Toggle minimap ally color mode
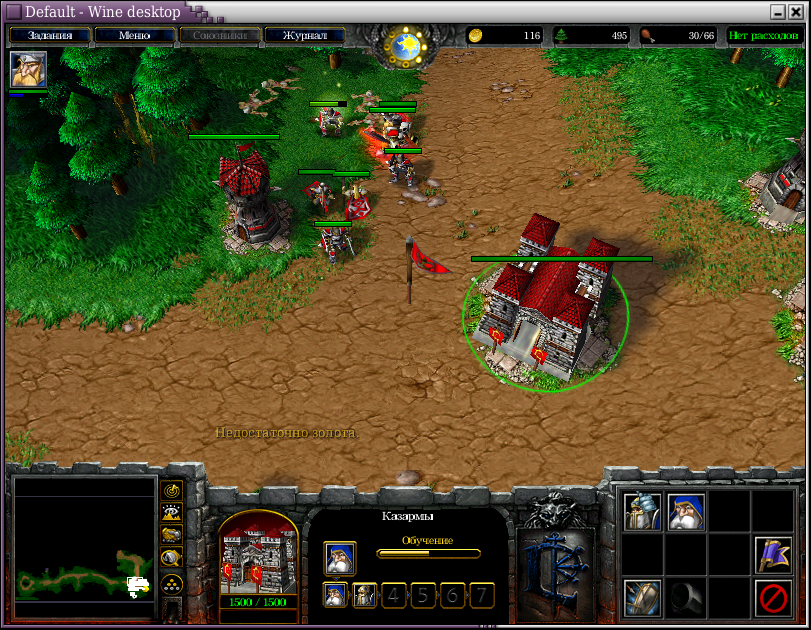Screen dimensions: 811x630 tap(171, 537)
